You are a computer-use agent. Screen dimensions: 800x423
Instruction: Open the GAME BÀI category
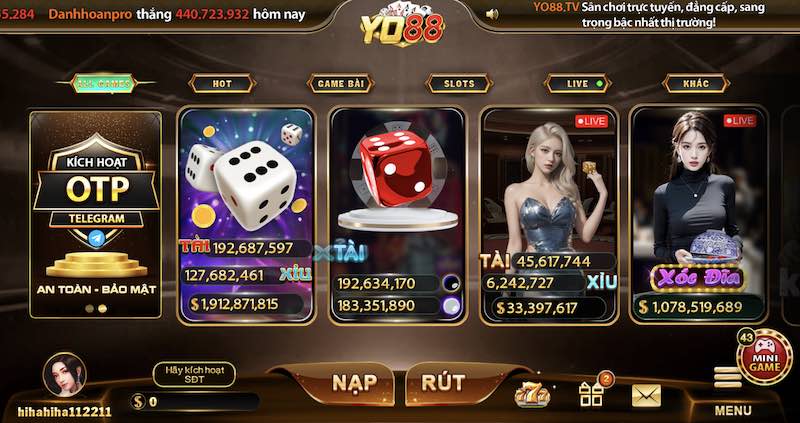[340, 84]
